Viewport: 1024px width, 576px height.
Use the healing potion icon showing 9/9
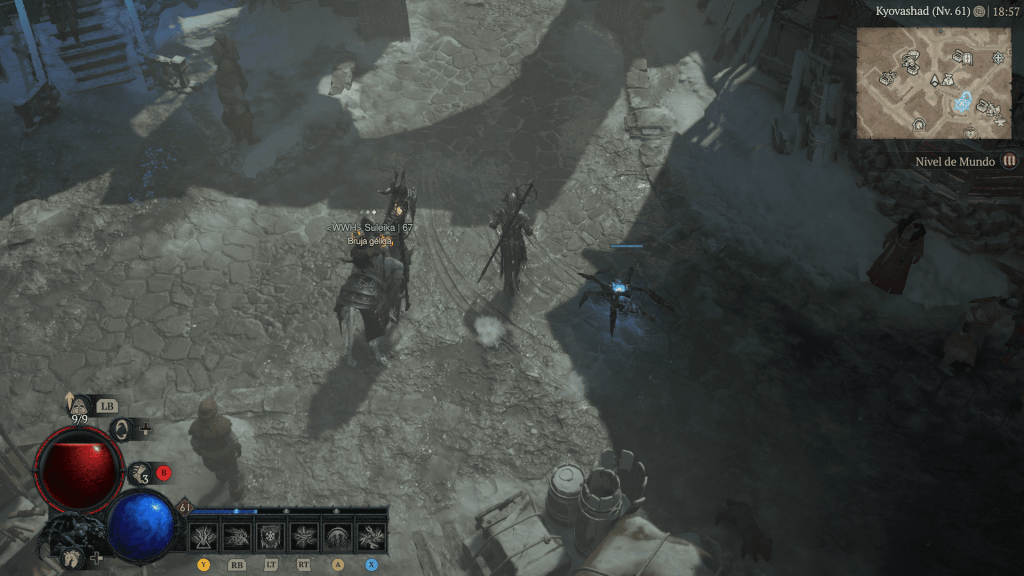76,404
